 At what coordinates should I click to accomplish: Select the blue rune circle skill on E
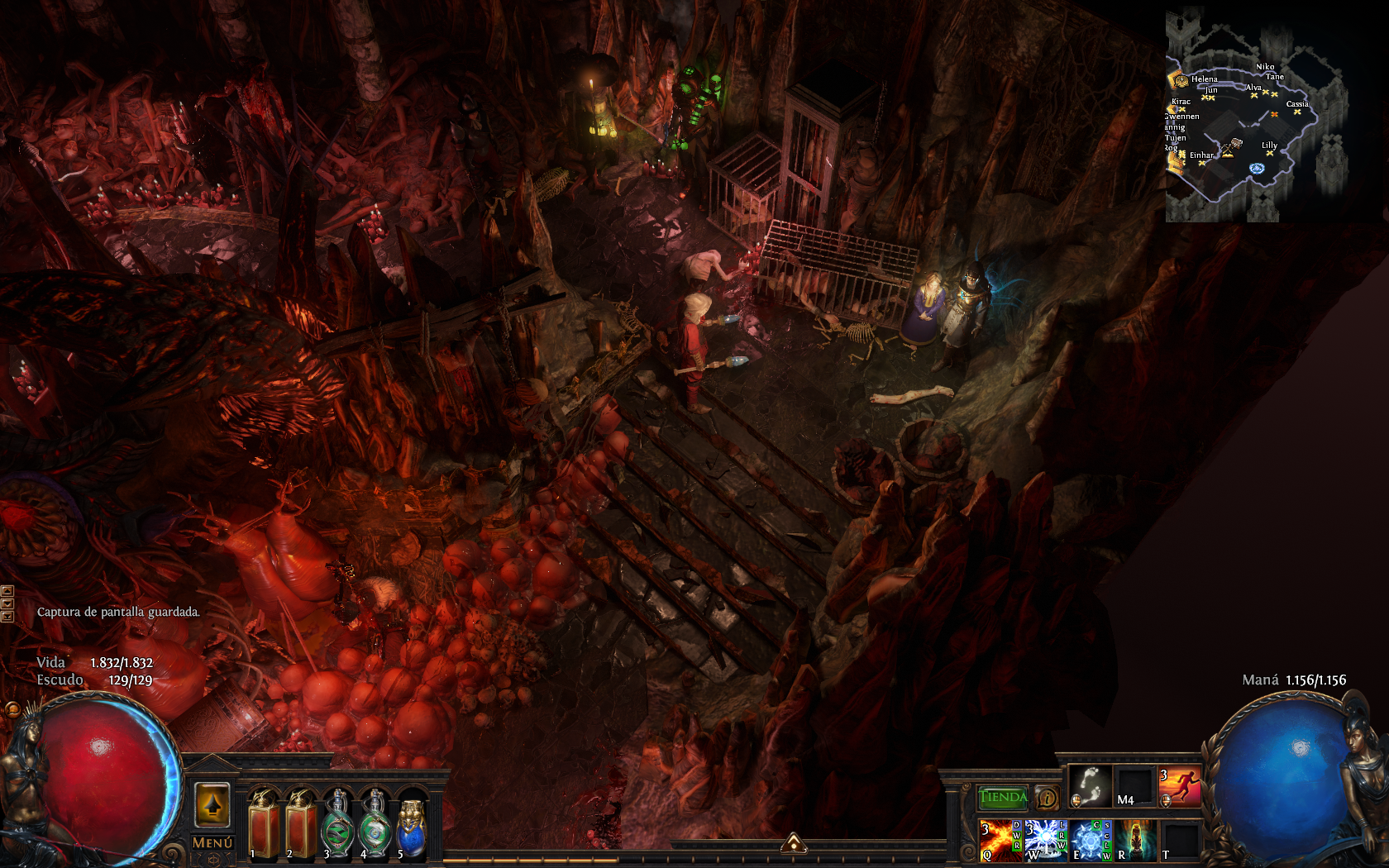1091,840
